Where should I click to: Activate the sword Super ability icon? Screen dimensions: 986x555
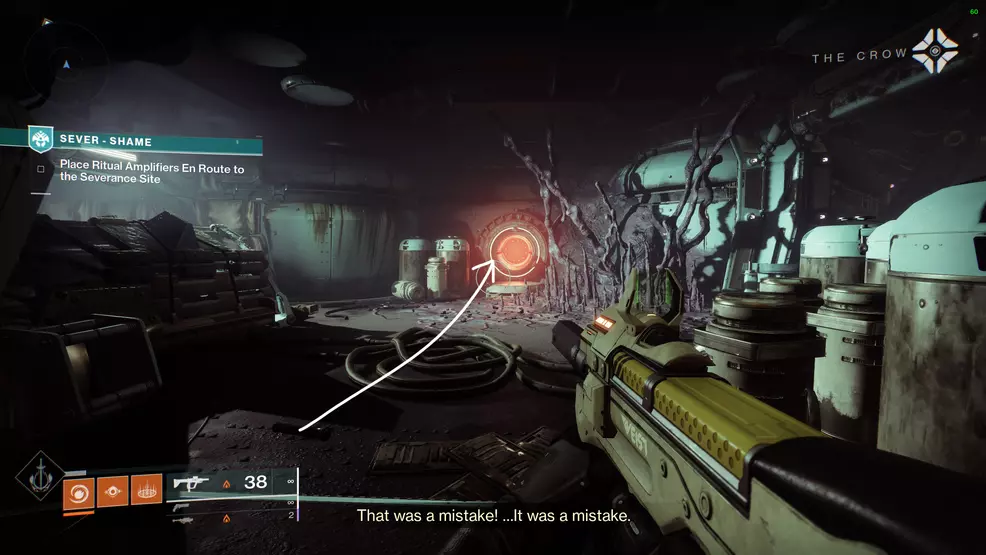pyautogui.click(x=40, y=479)
